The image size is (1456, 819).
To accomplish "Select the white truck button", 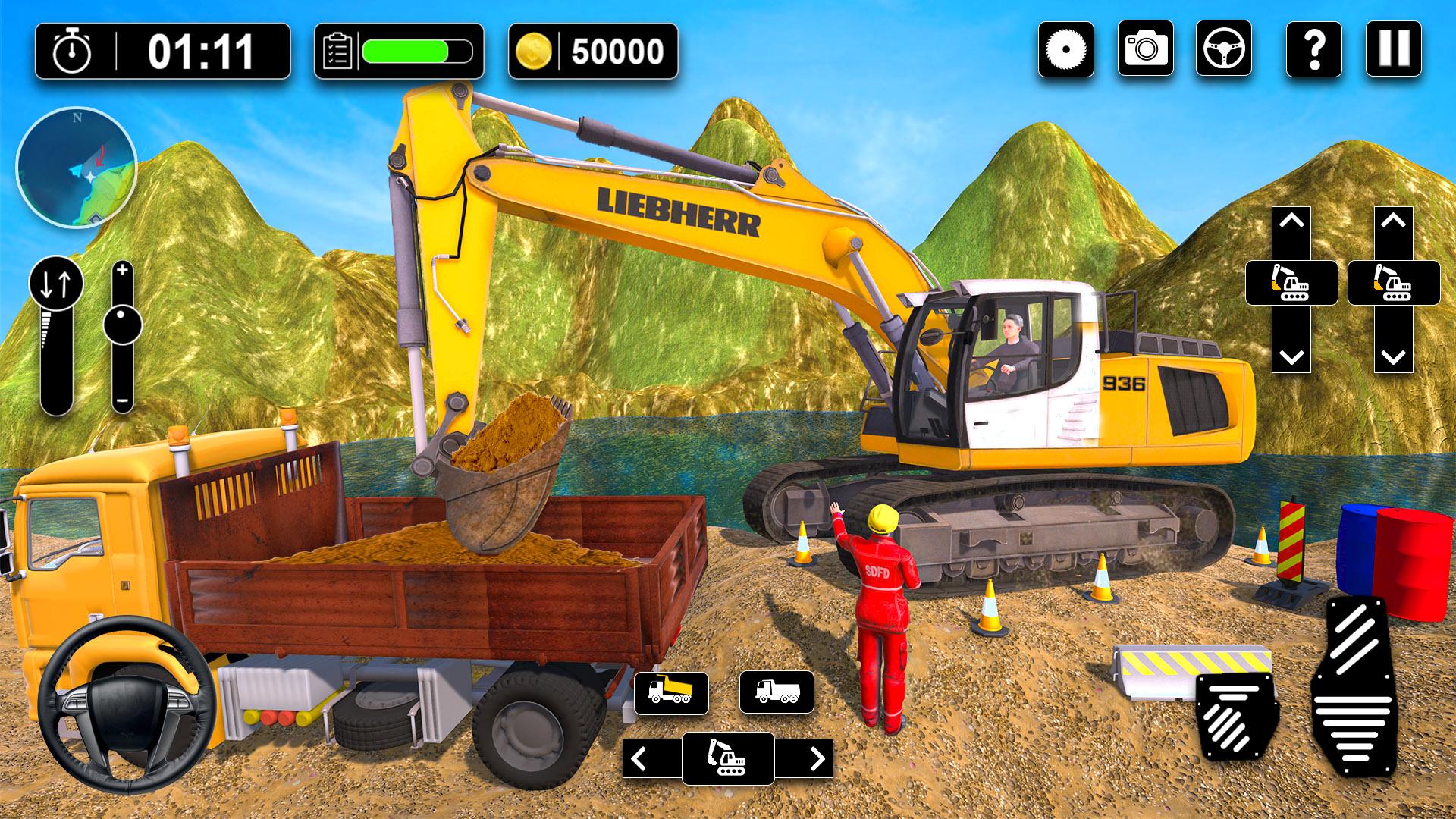I will [x=777, y=692].
